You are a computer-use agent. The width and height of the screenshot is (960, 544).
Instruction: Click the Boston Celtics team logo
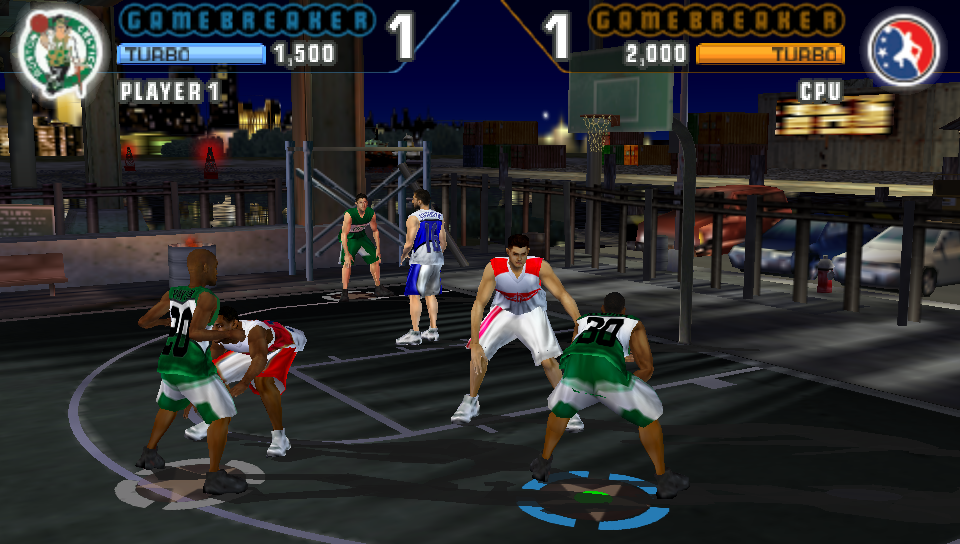coord(59,55)
